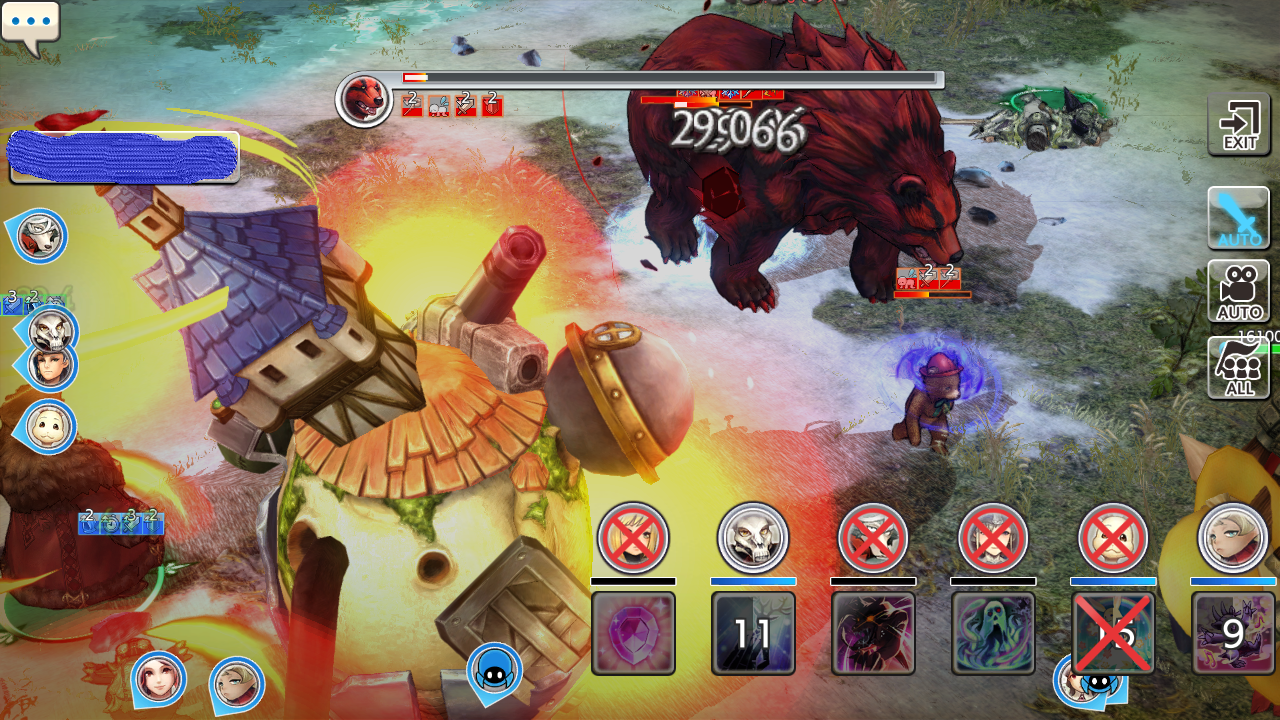Exit the battle with the EXIT button
Viewport: 1280px width, 720px height.
point(1239,124)
